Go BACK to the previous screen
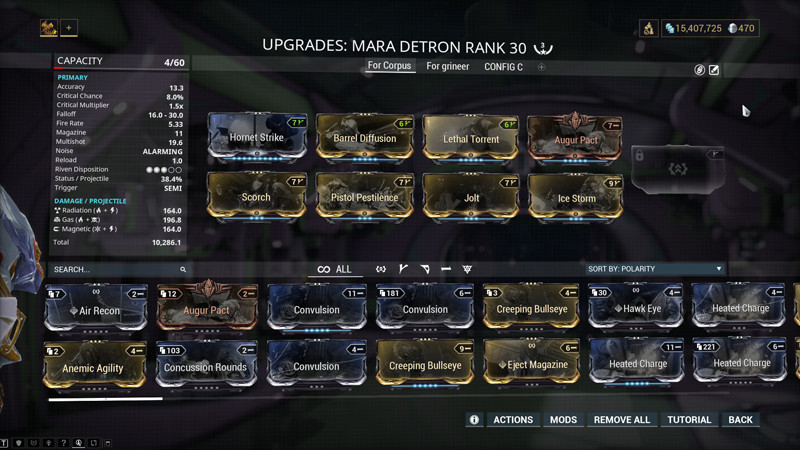800x450 pixels. tap(740, 420)
